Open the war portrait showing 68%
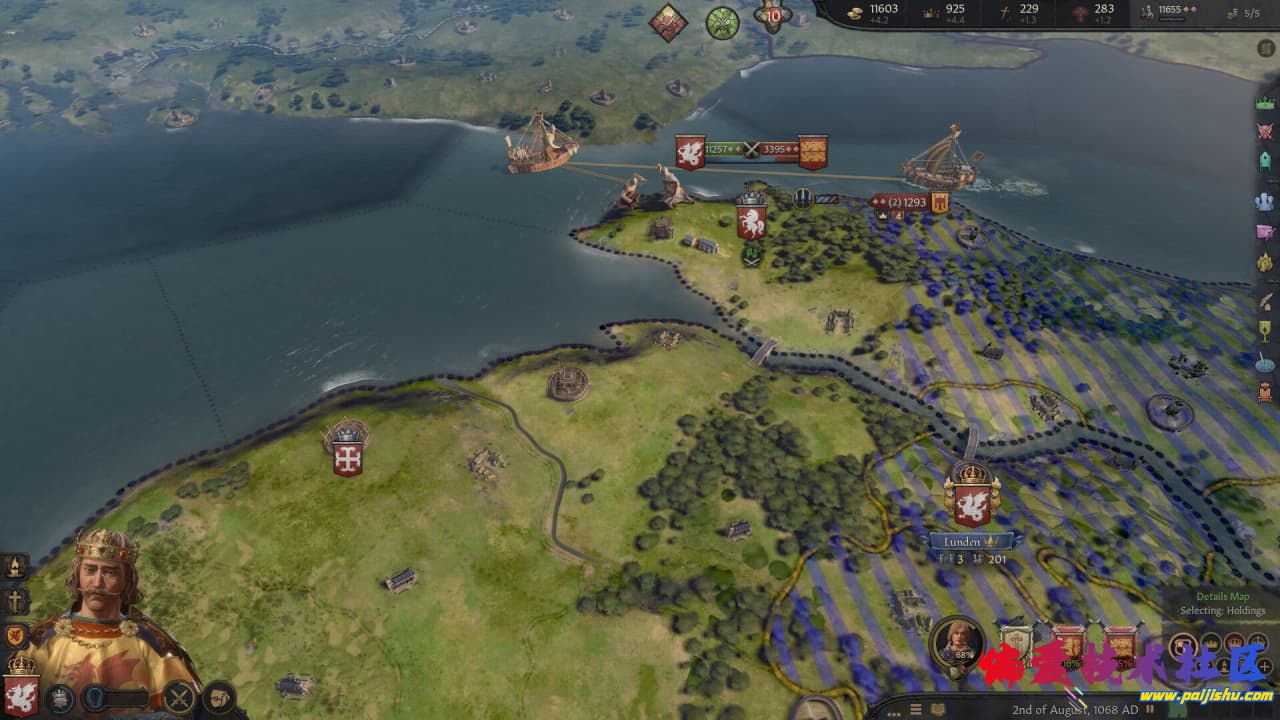This screenshot has height=720, width=1280. (x=956, y=642)
